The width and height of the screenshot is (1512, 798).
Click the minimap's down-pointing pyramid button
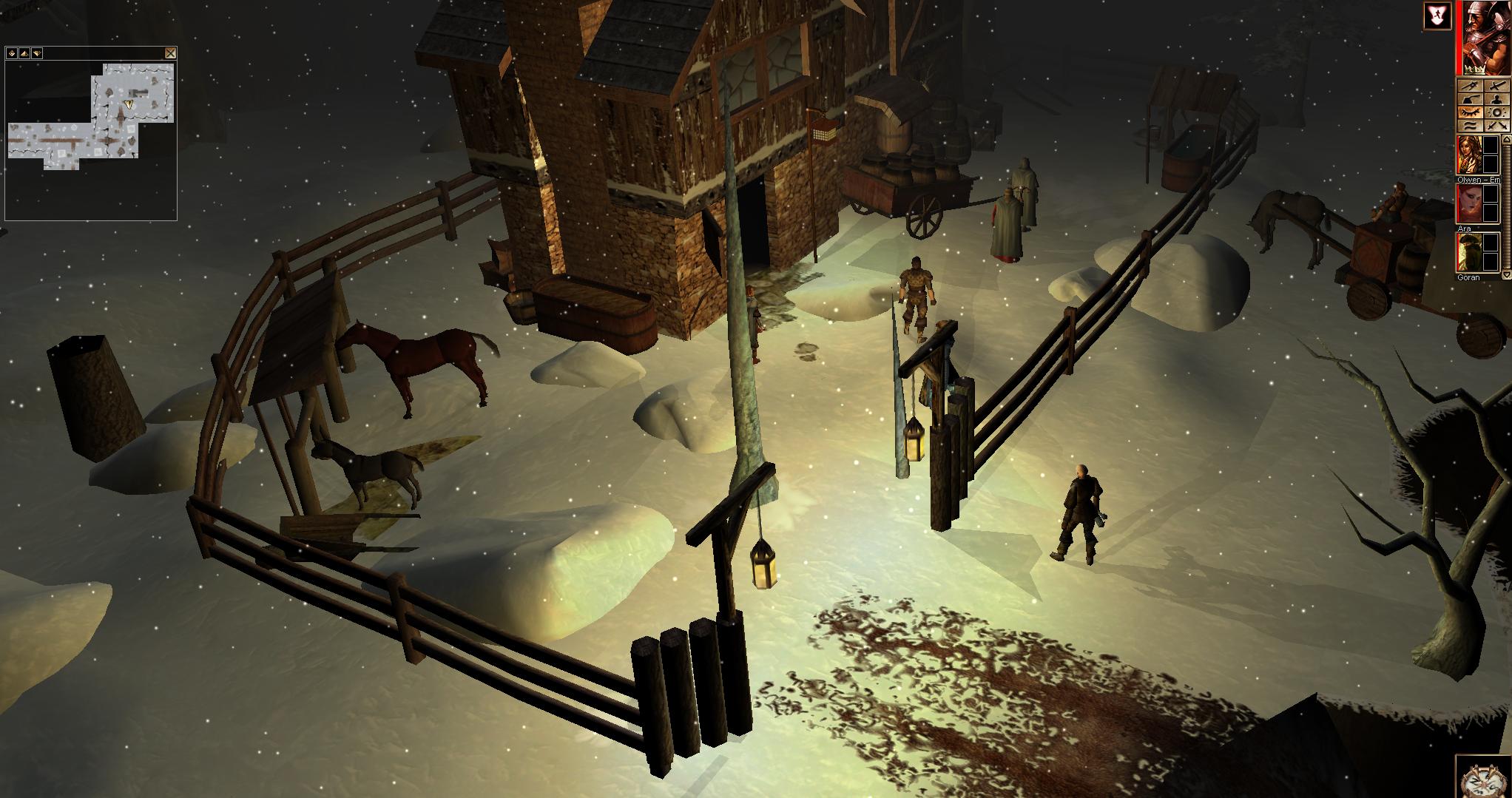point(37,53)
